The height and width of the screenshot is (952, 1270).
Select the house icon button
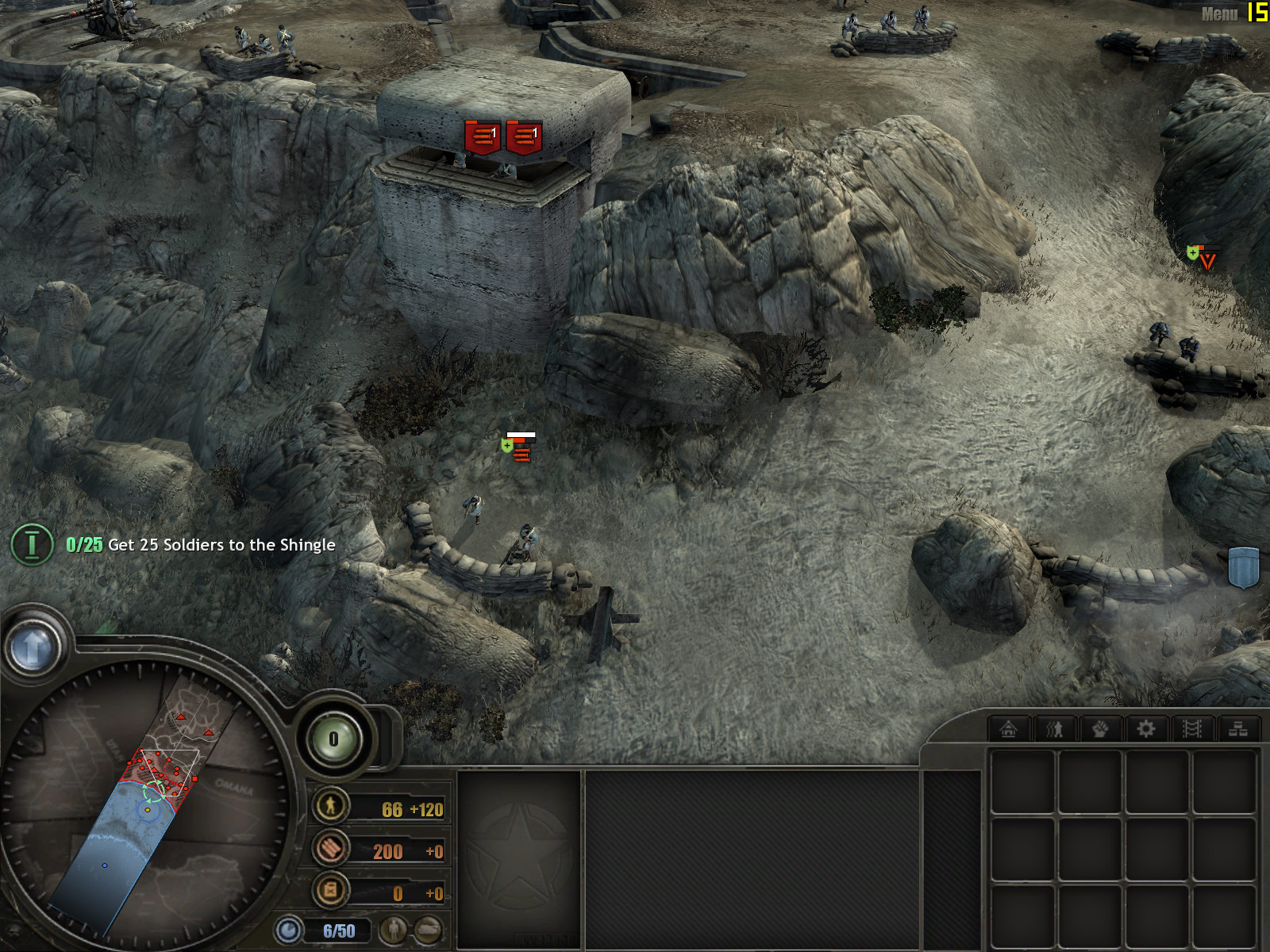click(x=1009, y=728)
